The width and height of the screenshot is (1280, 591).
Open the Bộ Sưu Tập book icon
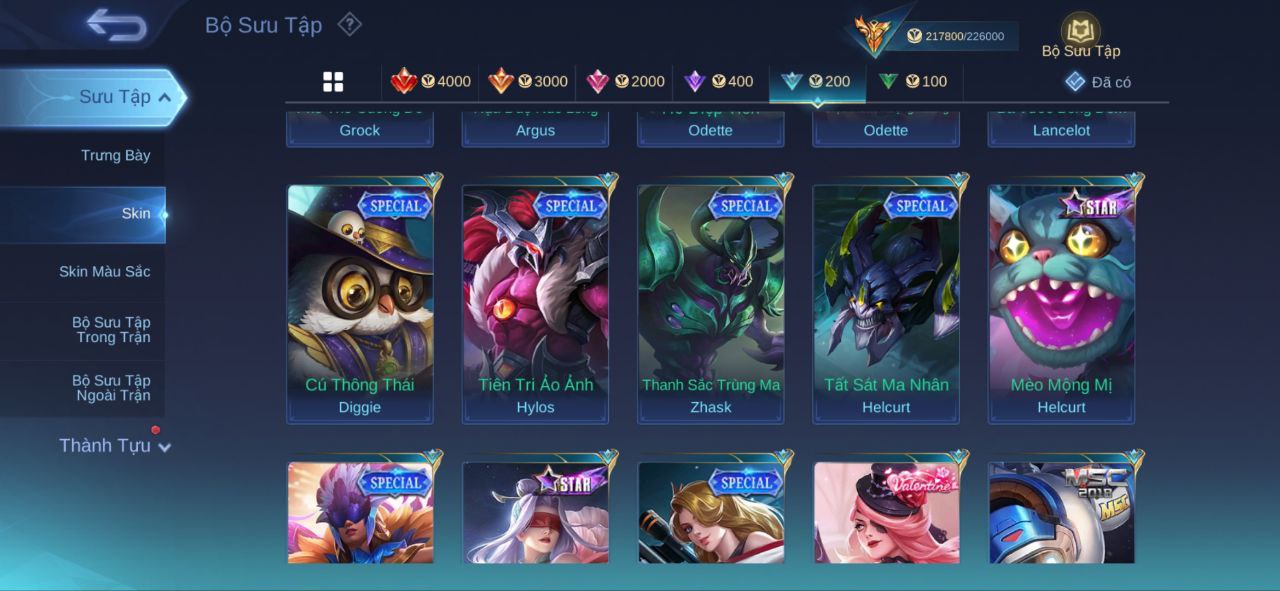point(1080,33)
